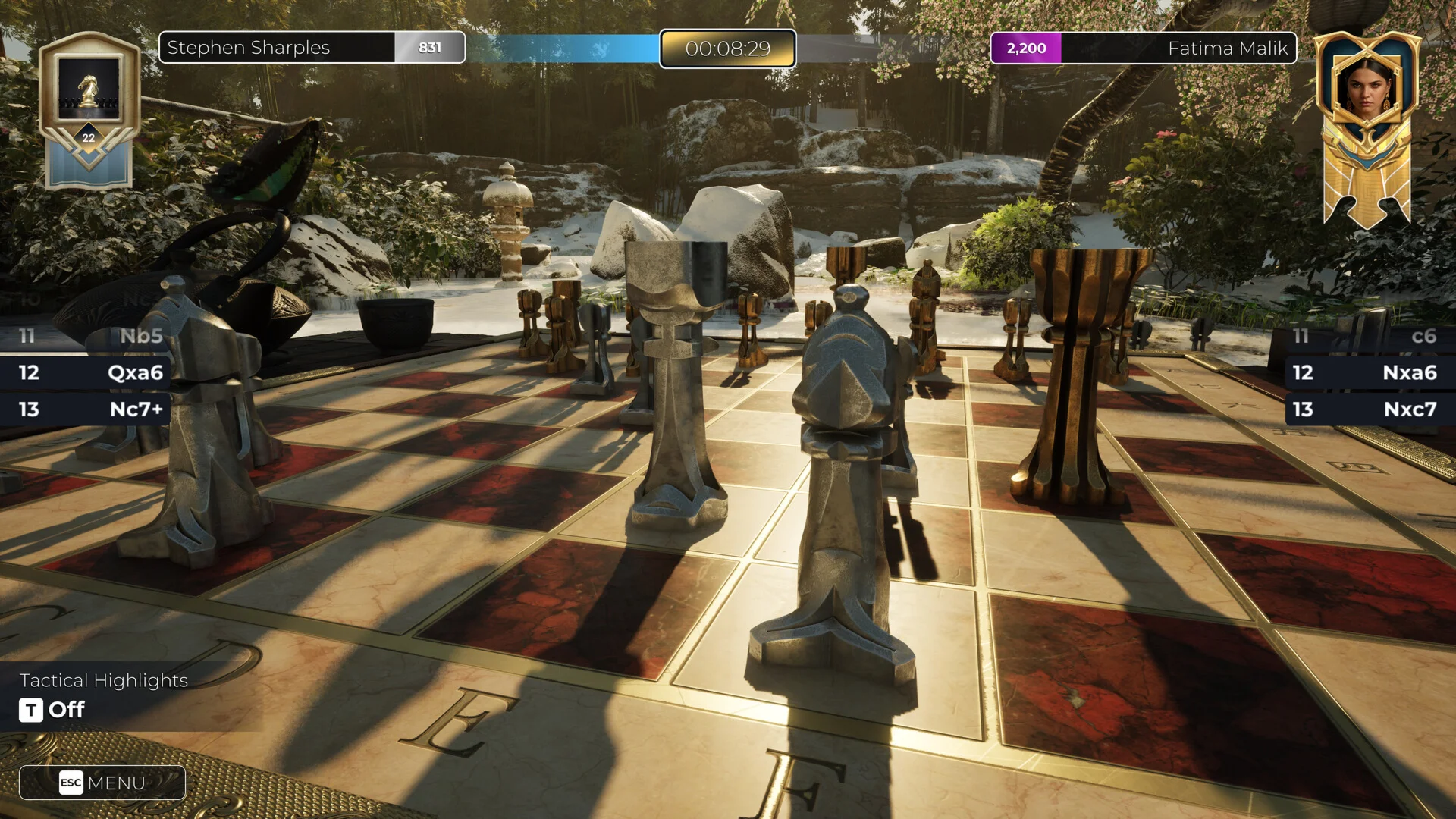Choose the Nxc7 move entry
1456x819 pixels.
[1409, 409]
